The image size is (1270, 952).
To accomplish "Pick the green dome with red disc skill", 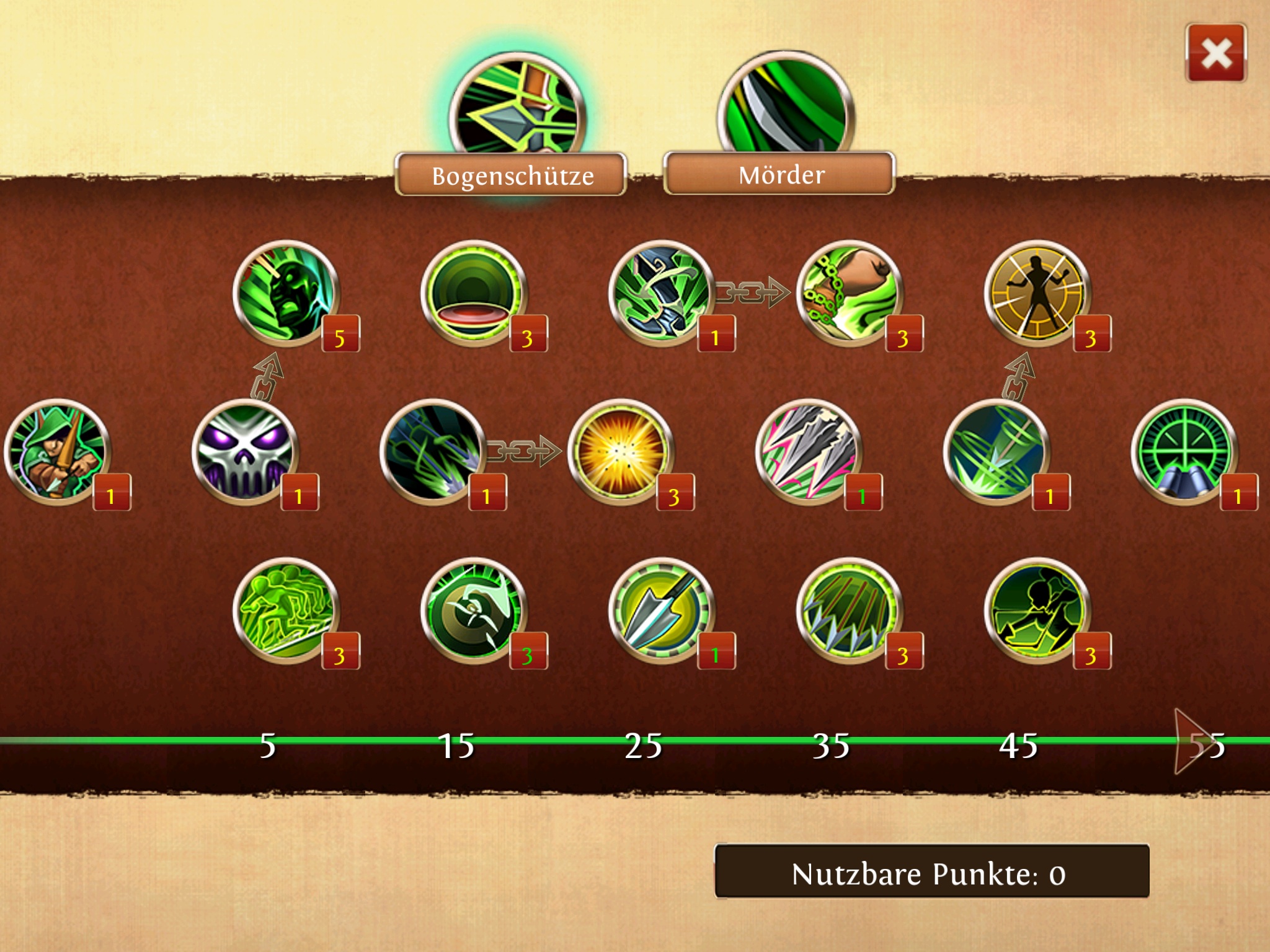I will [x=474, y=293].
